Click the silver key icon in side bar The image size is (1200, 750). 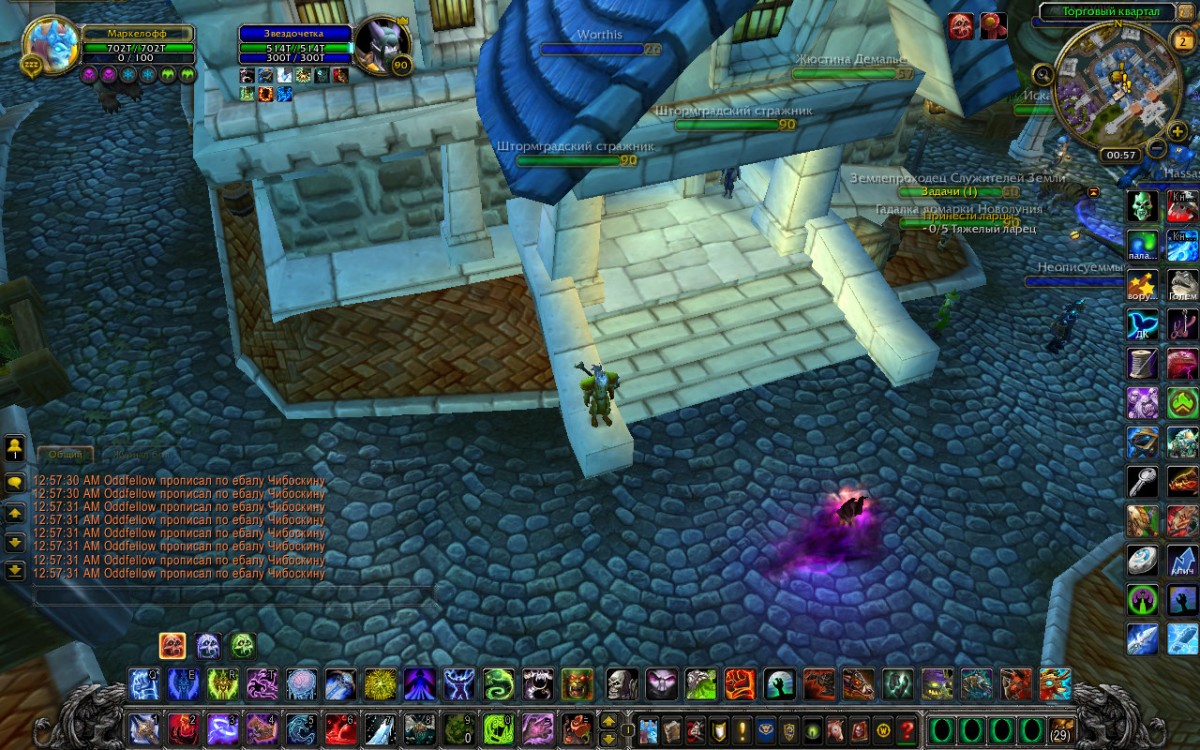(1143, 481)
